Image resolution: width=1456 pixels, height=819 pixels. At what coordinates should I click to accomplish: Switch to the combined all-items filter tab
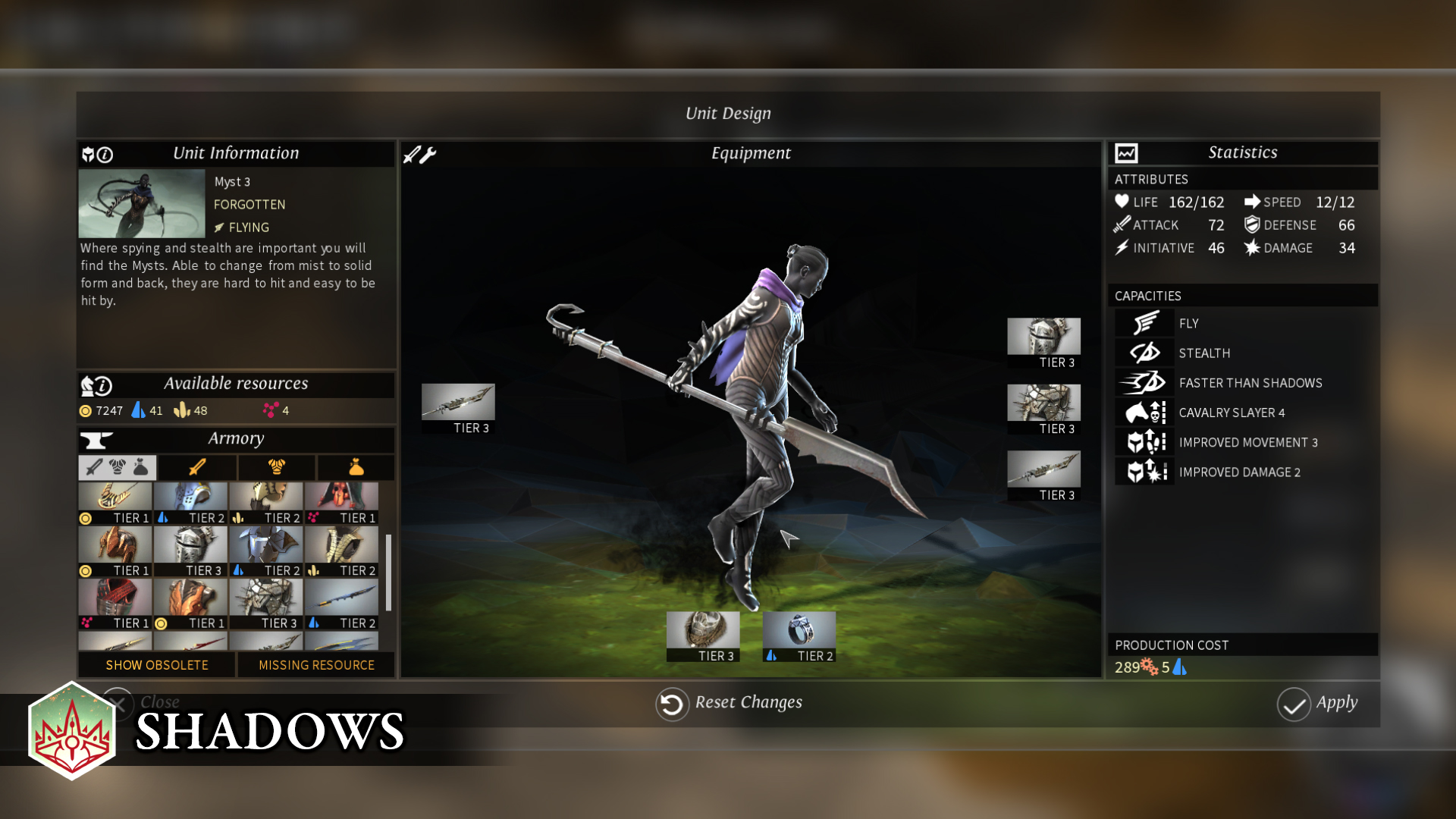tap(116, 467)
